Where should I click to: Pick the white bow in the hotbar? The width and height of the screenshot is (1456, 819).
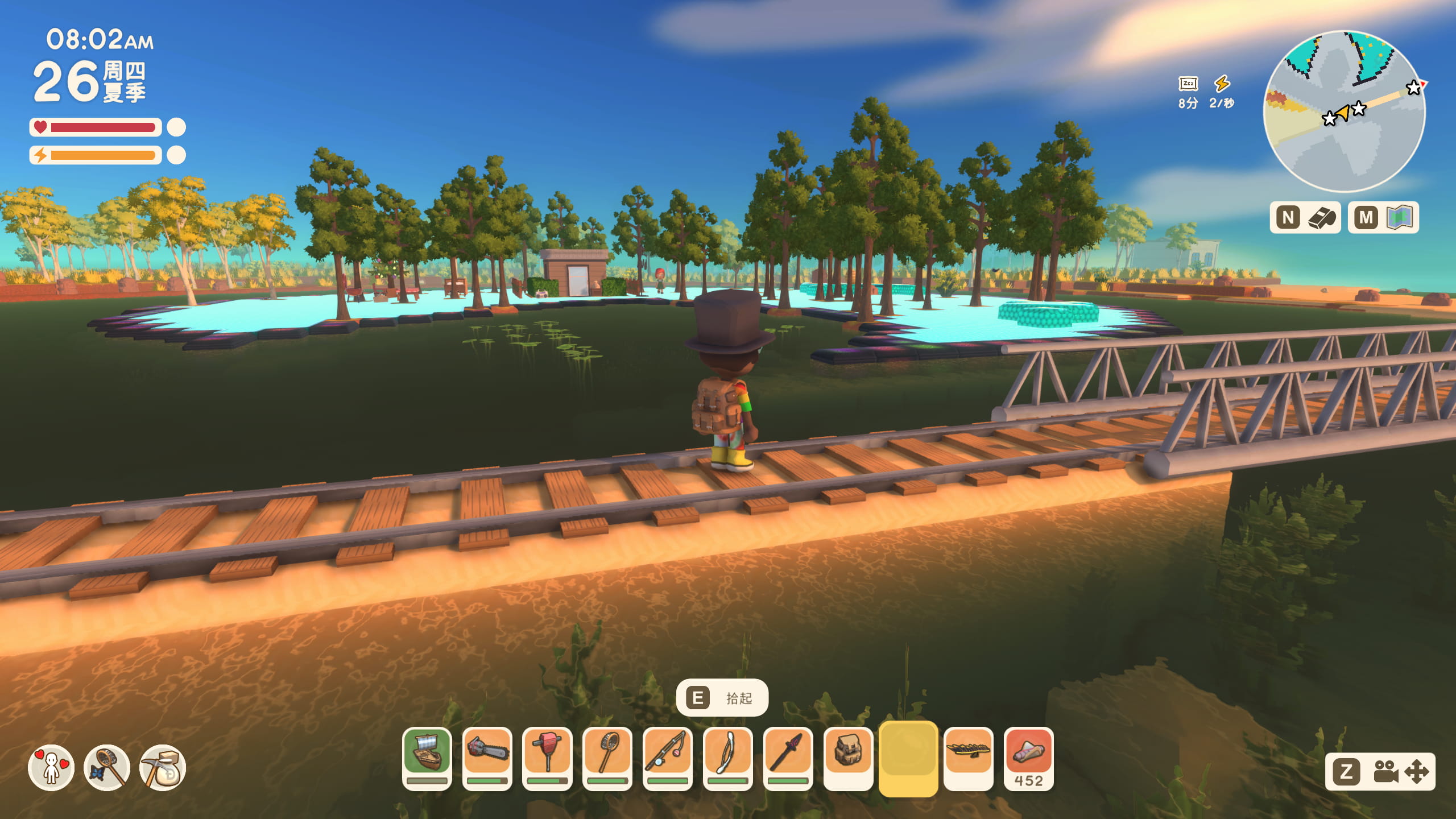tap(728, 758)
